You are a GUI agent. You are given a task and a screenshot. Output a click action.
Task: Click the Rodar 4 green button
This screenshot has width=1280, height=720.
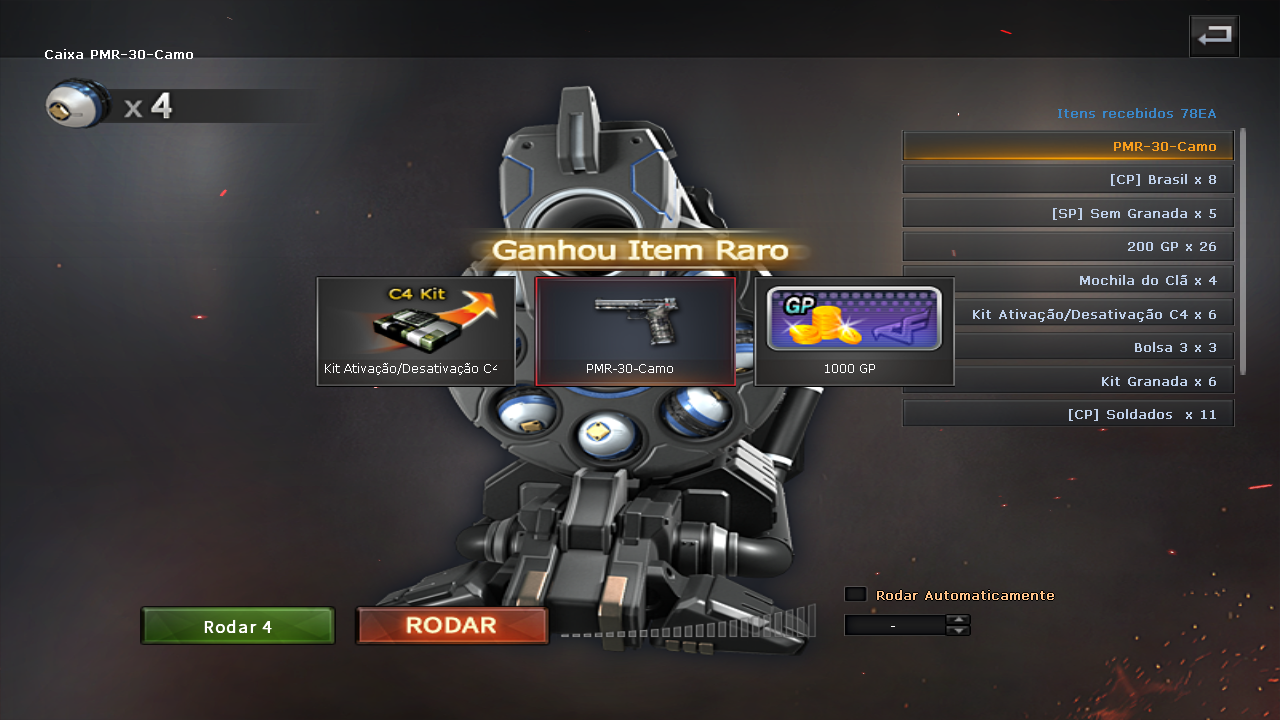coord(237,625)
